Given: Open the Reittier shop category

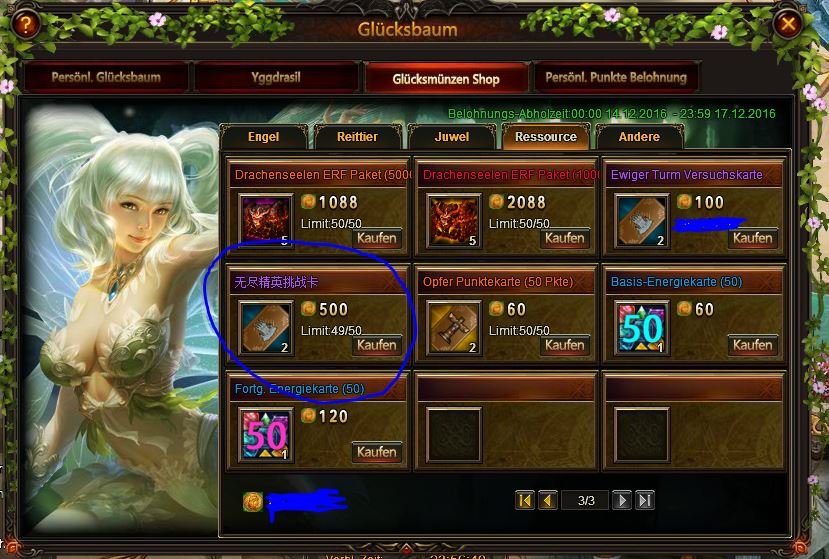Looking at the screenshot, I should 357,137.
